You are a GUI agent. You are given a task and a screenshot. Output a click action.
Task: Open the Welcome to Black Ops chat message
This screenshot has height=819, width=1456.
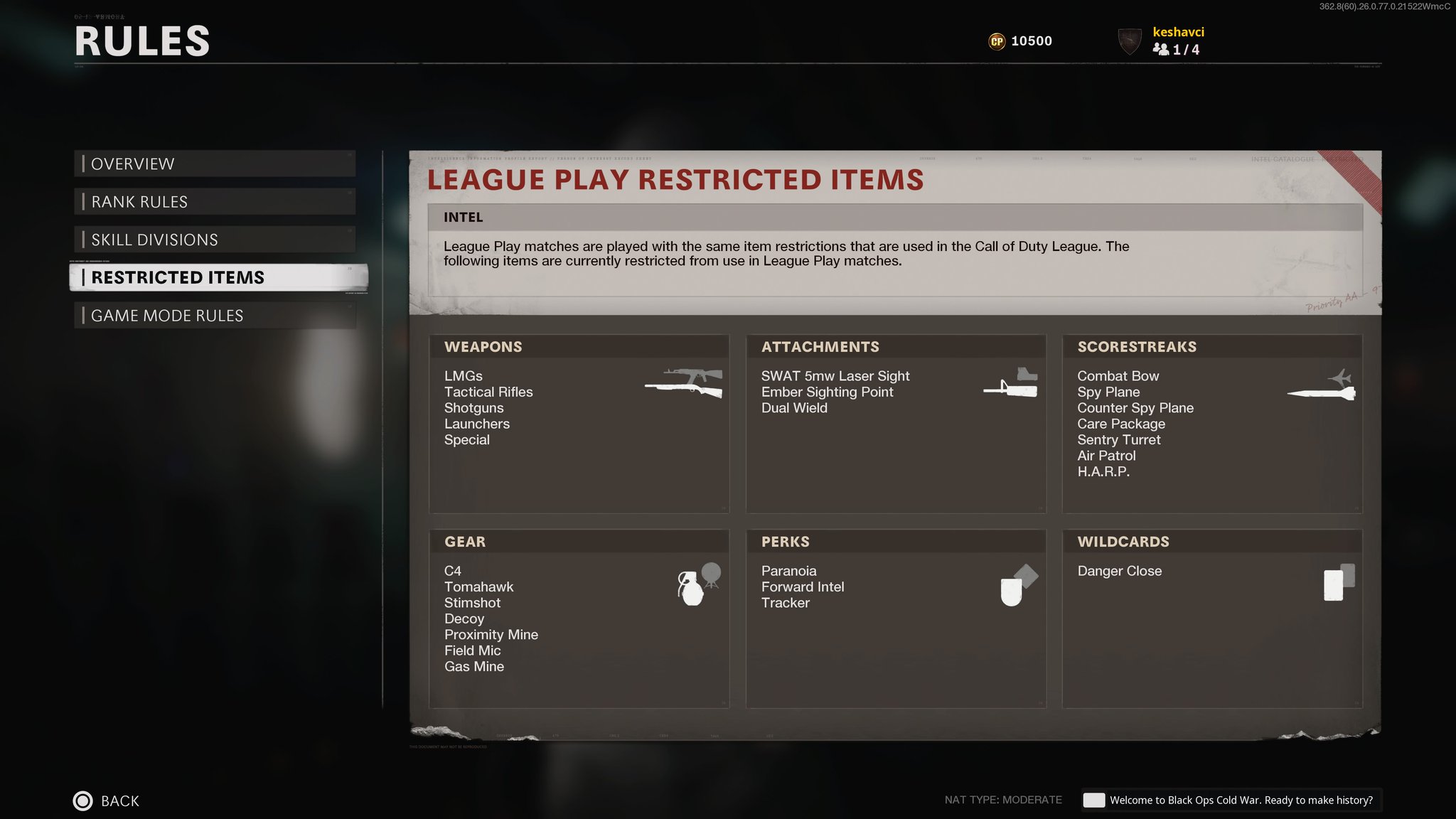click(1230, 801)
